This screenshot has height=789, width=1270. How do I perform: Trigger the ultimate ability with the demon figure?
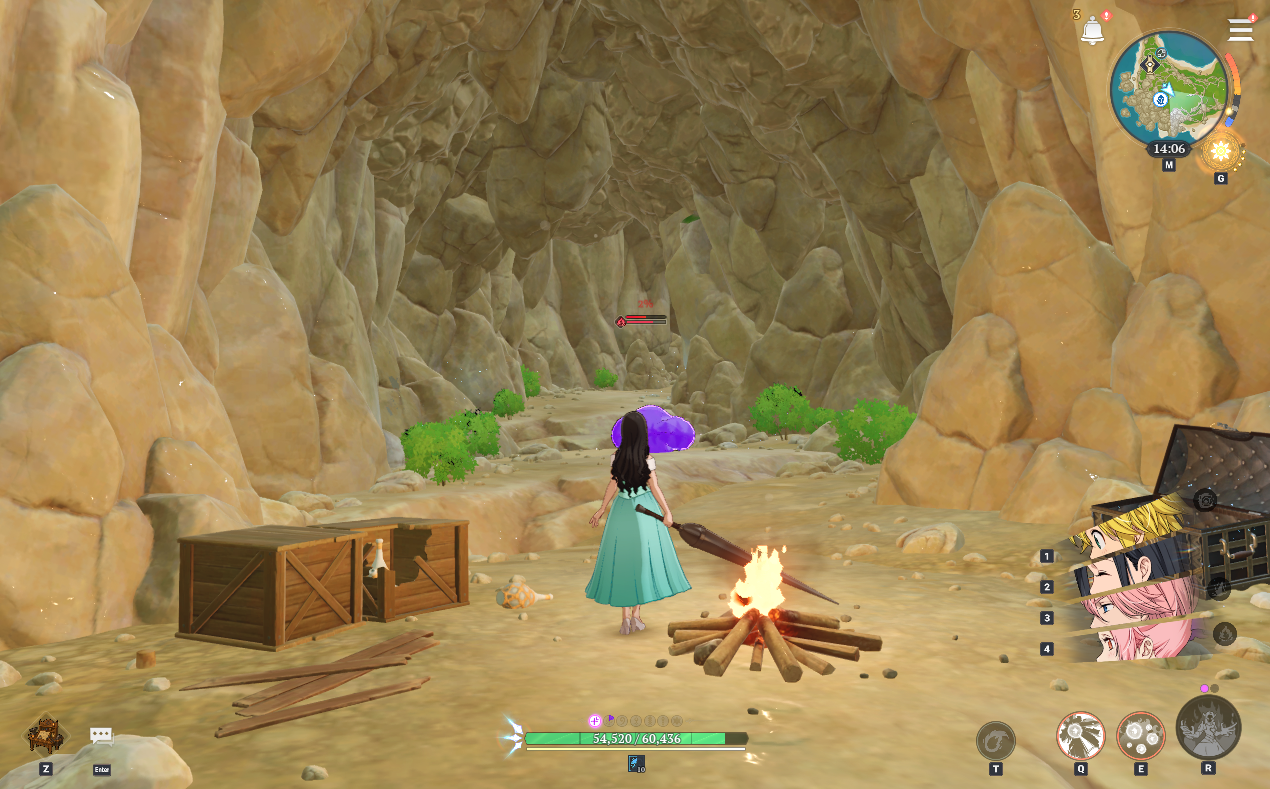1208,727
